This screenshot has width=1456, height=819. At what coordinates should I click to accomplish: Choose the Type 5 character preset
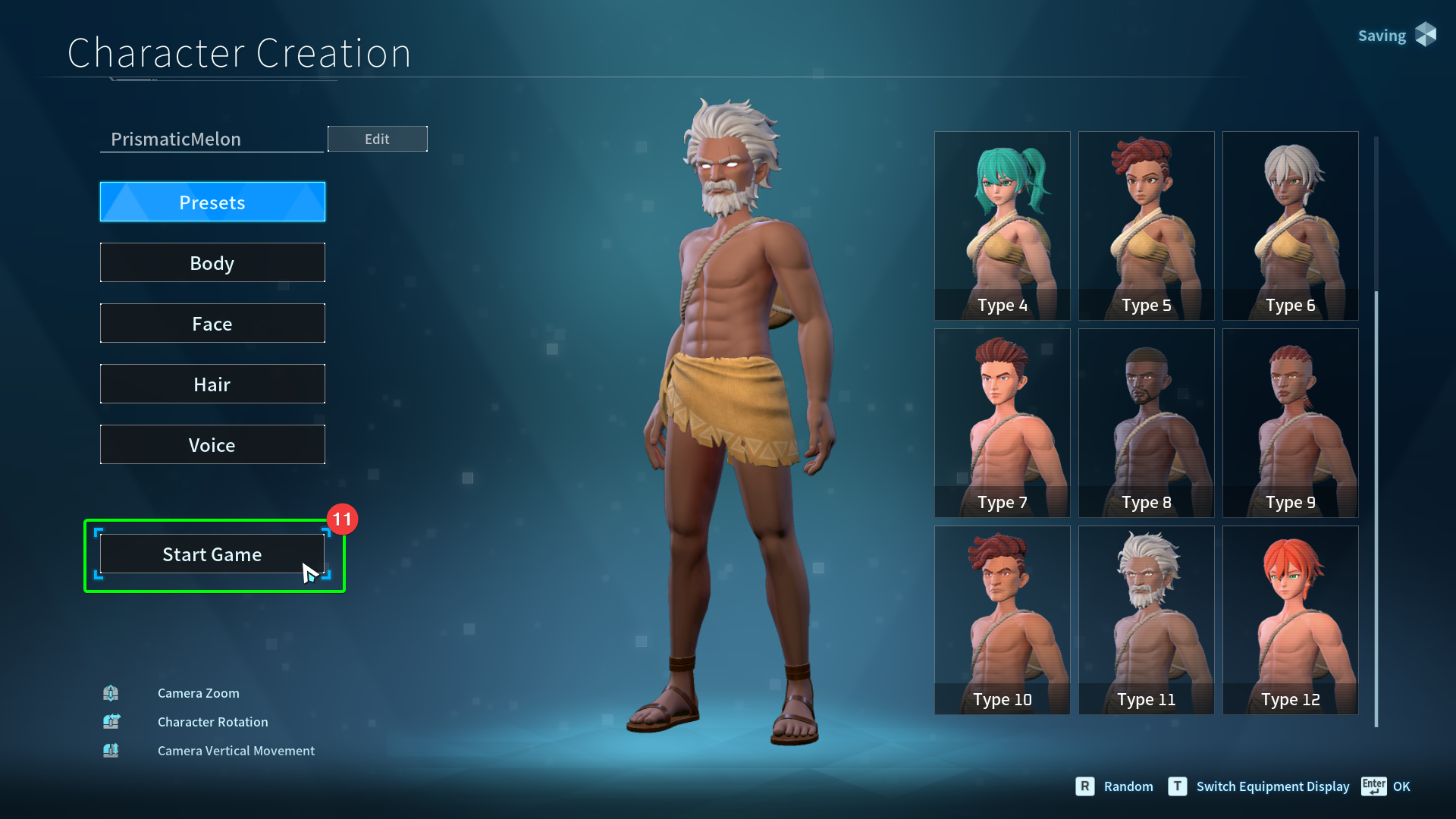point(1146,225)
